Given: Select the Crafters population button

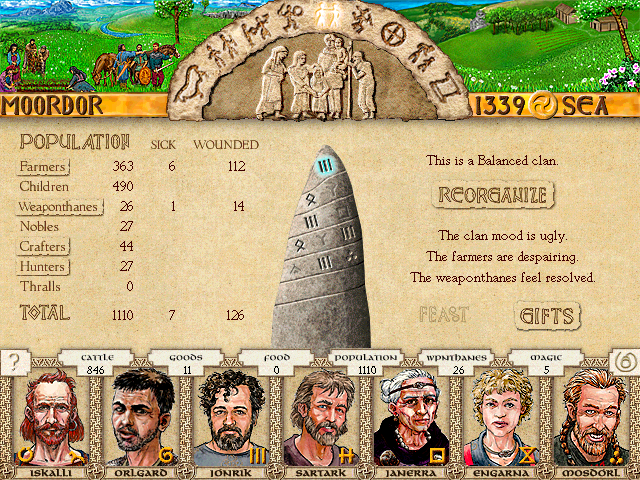Looking at the screenshot, I should tap(43, 247).
